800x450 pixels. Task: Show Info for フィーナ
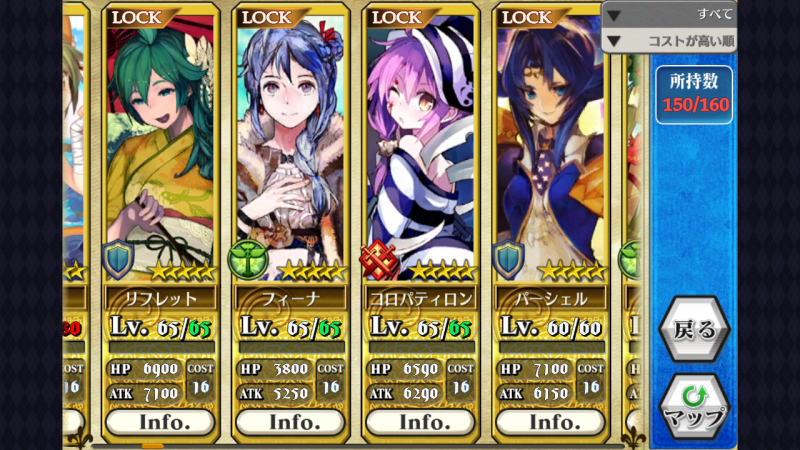[290, 421]
